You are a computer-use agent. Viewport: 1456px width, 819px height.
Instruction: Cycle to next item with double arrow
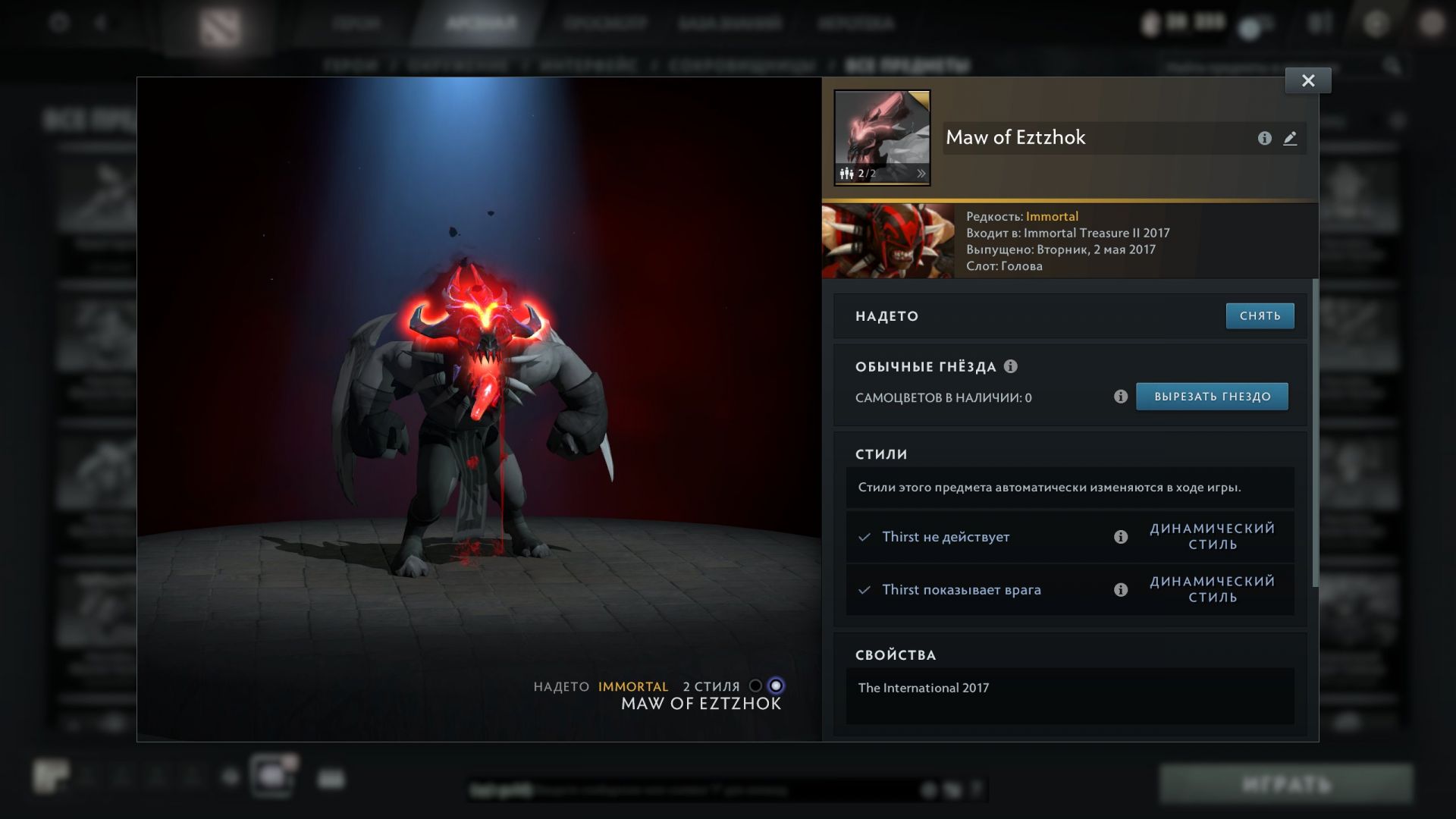click(921, 174)
